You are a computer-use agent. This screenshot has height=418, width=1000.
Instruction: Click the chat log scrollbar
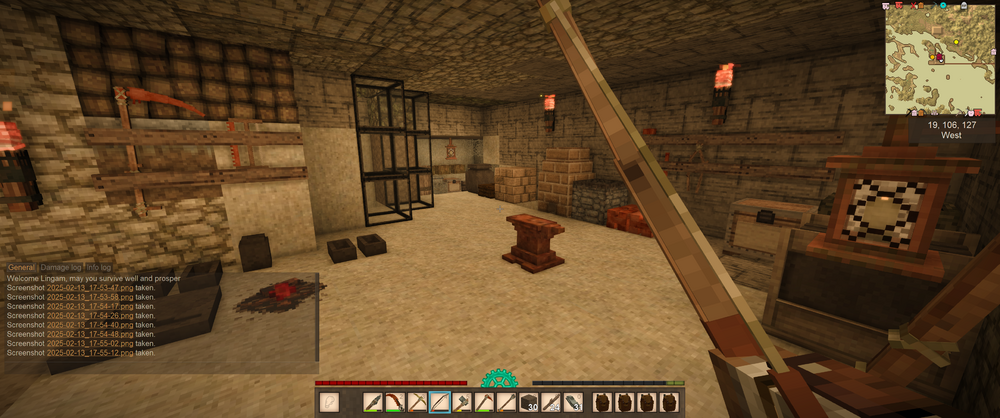(316, 315)
